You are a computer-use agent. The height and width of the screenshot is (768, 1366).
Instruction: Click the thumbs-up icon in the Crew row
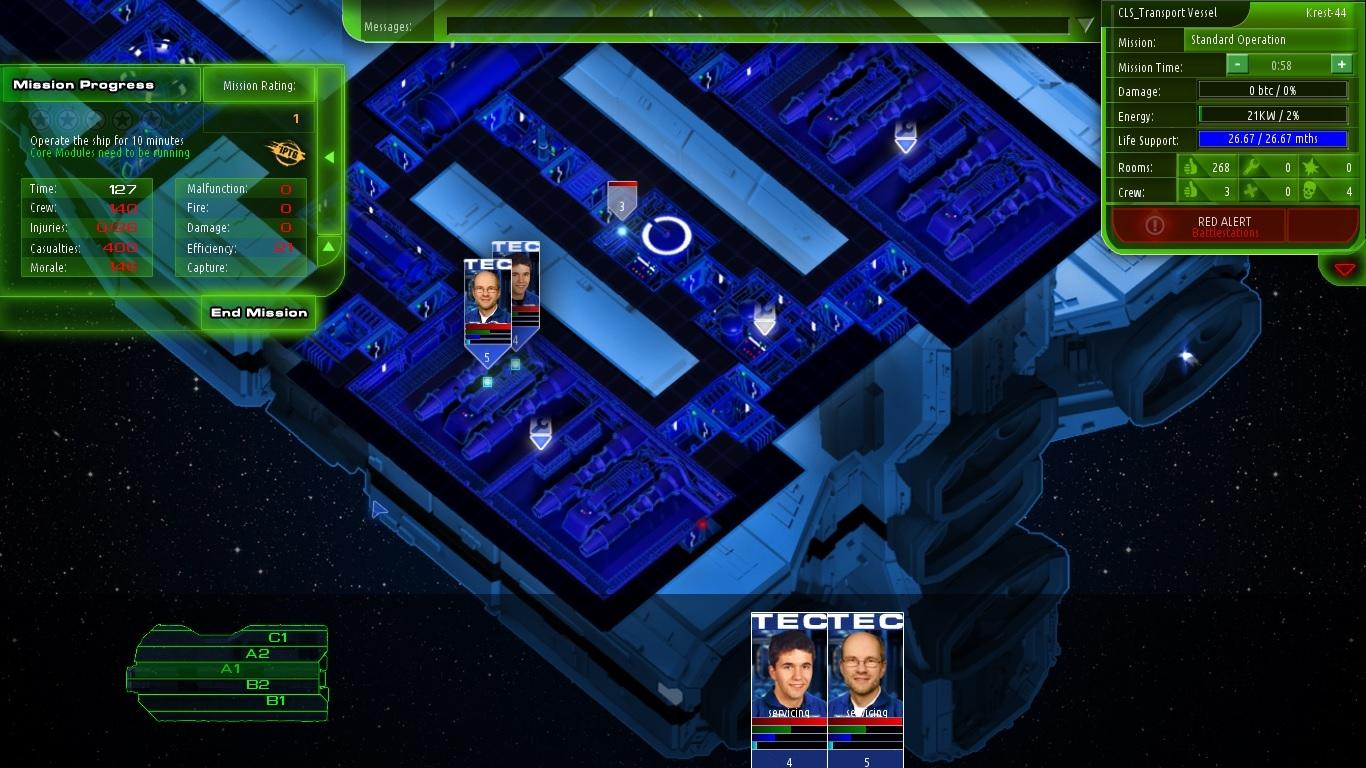(1192, 192)
